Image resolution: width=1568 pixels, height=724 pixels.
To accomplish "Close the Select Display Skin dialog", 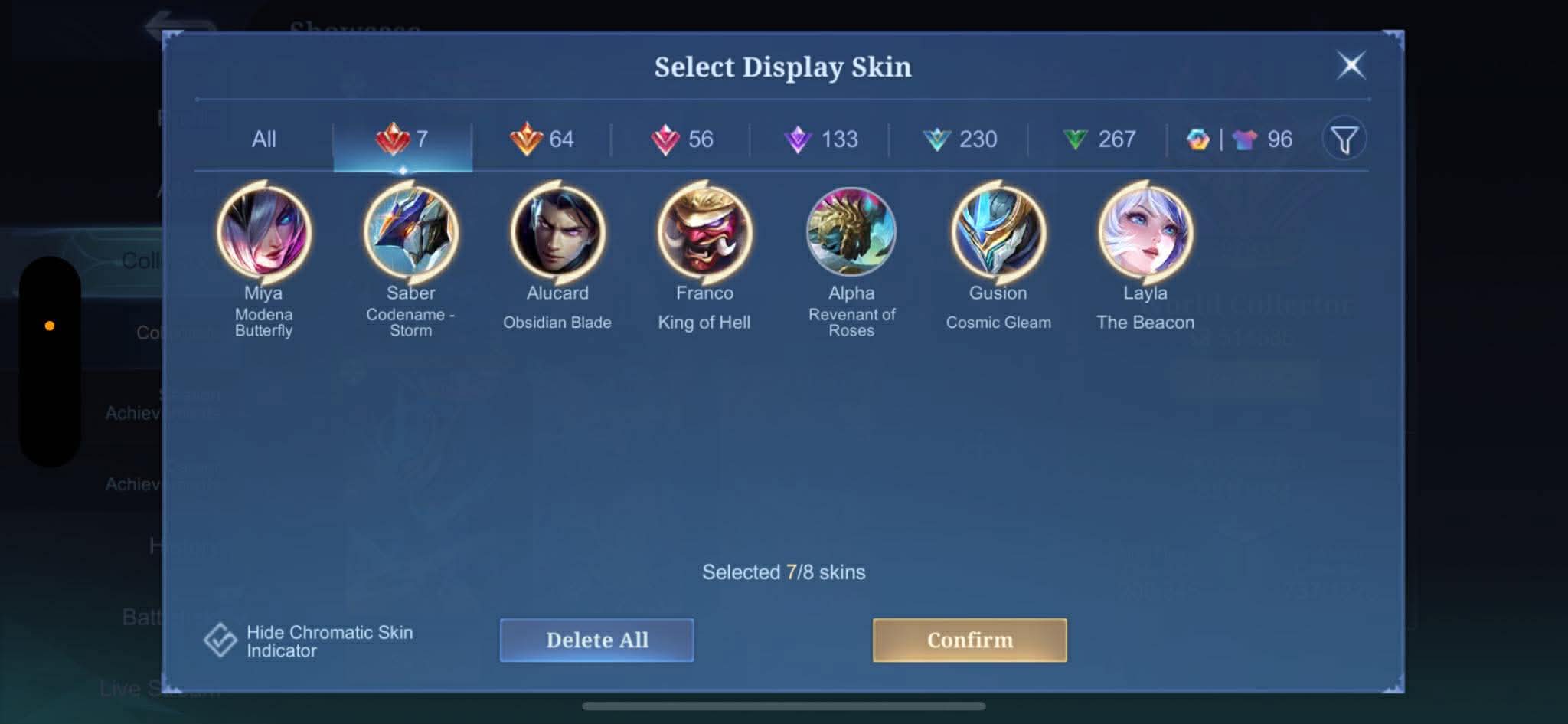I will (x=1351, y=65).
